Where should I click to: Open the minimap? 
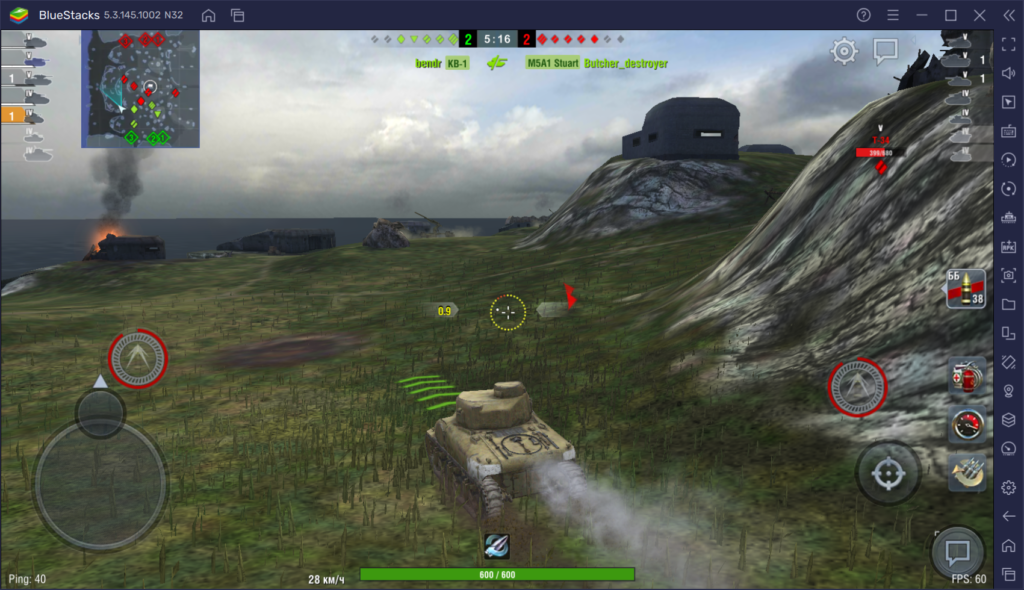[x=141, y=89]
